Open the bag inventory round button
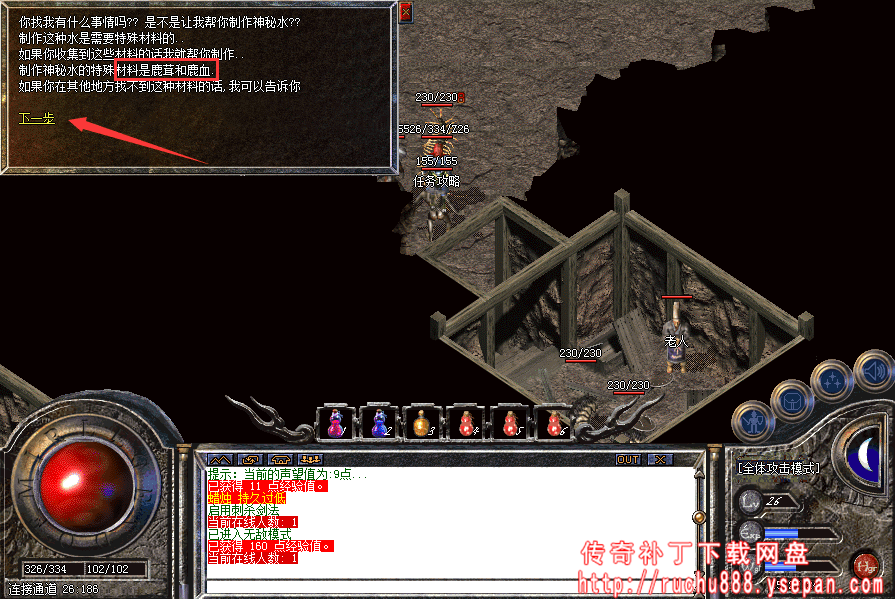The image size is (895, 599). 793,399
